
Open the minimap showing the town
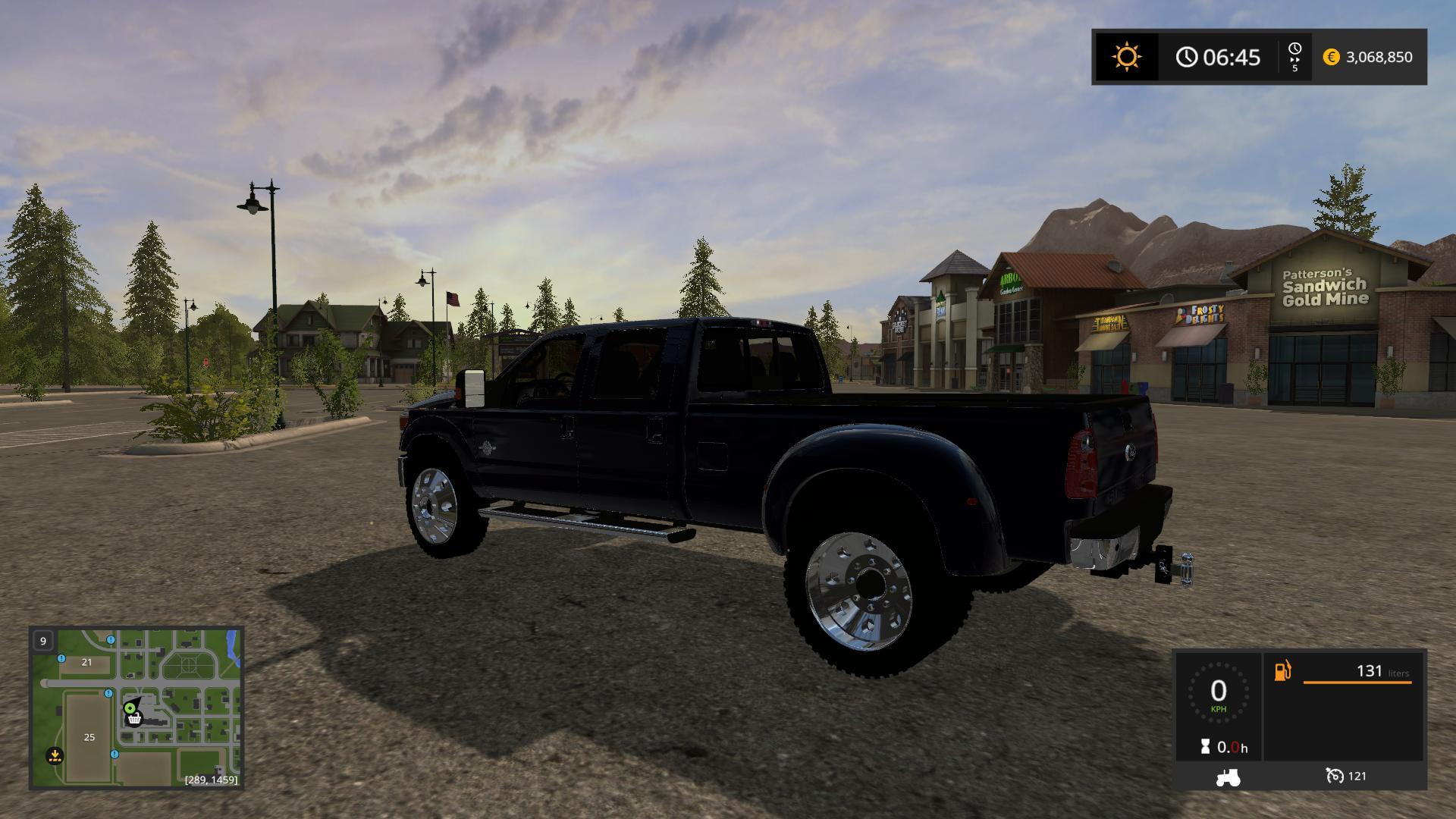(x=136, y=708)
